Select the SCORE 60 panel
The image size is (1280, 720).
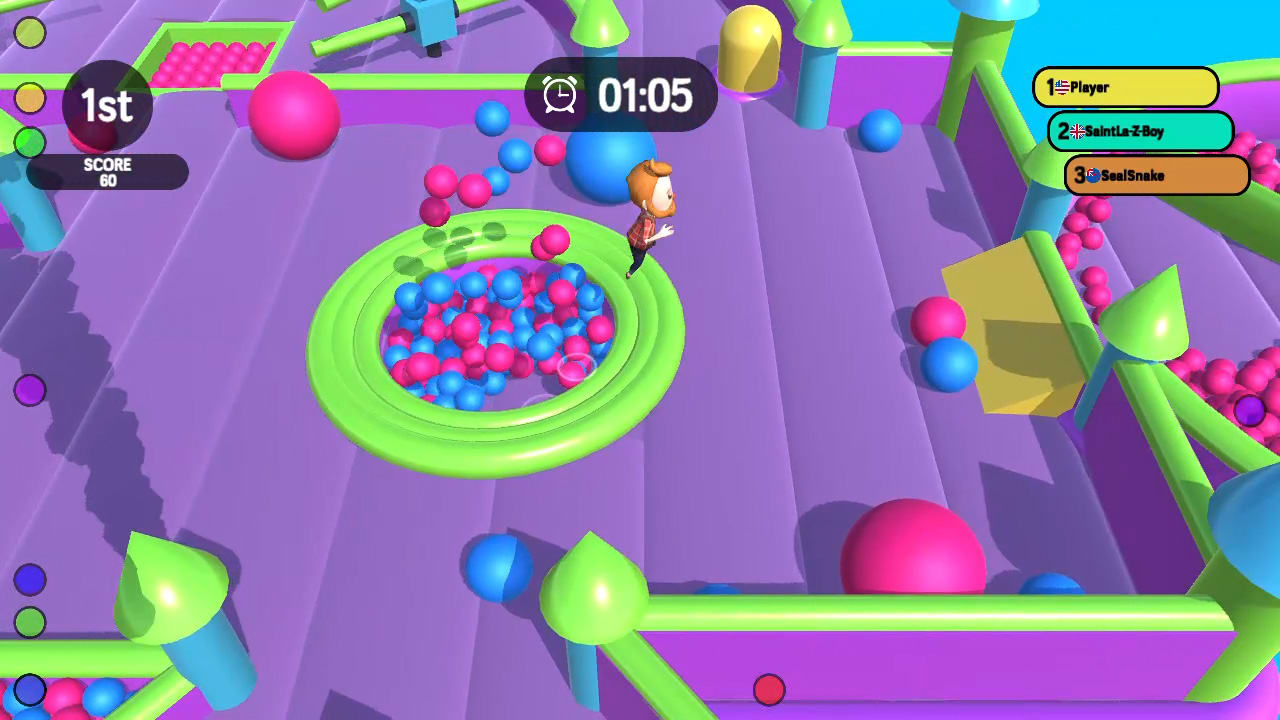coord(108,172)
